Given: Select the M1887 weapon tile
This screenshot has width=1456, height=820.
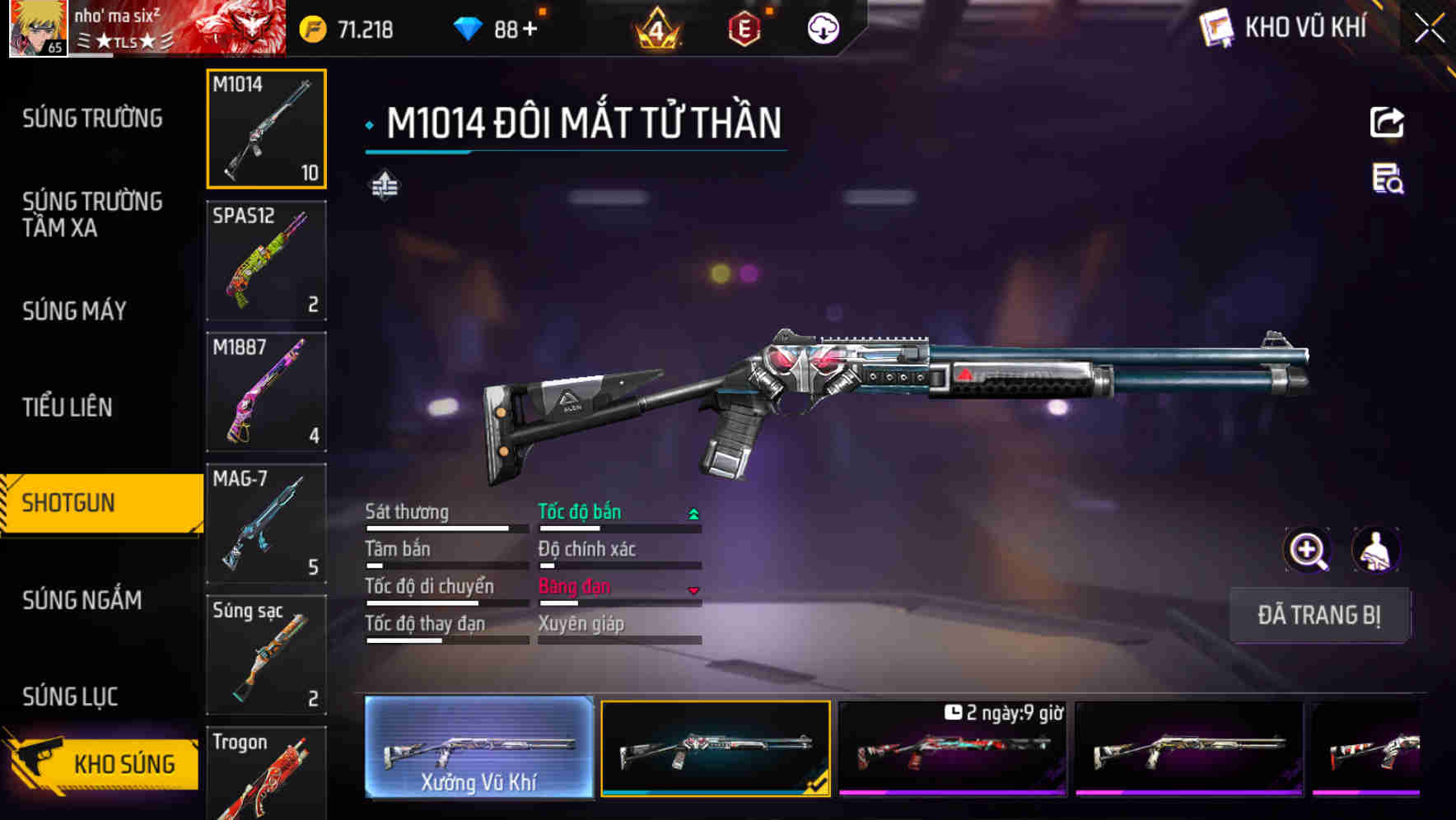Looking at the screenshot, I should pos(266,392).
